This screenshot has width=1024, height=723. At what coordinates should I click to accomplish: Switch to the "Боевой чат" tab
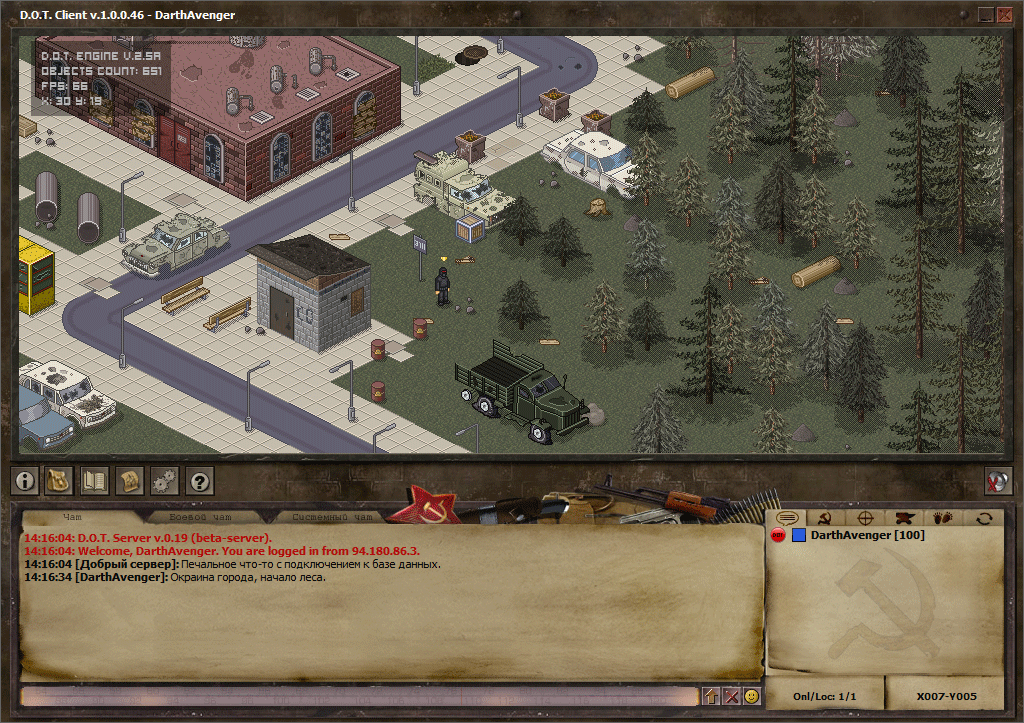pyautogui.click(x=198, y=517)
